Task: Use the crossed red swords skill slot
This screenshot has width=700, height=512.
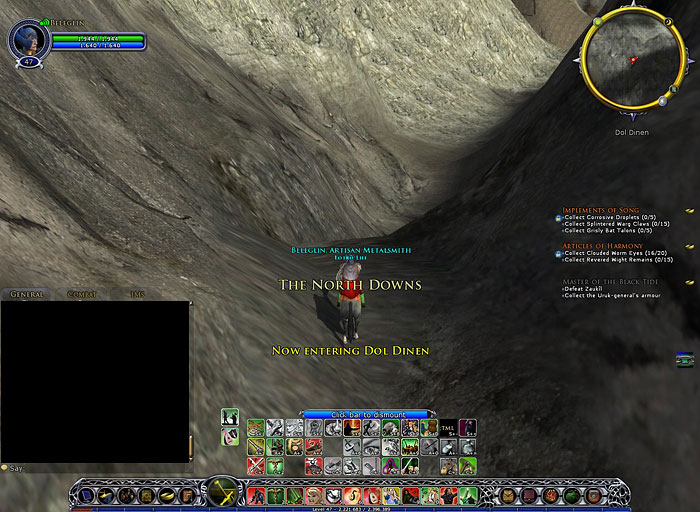Action: [256, 466]
